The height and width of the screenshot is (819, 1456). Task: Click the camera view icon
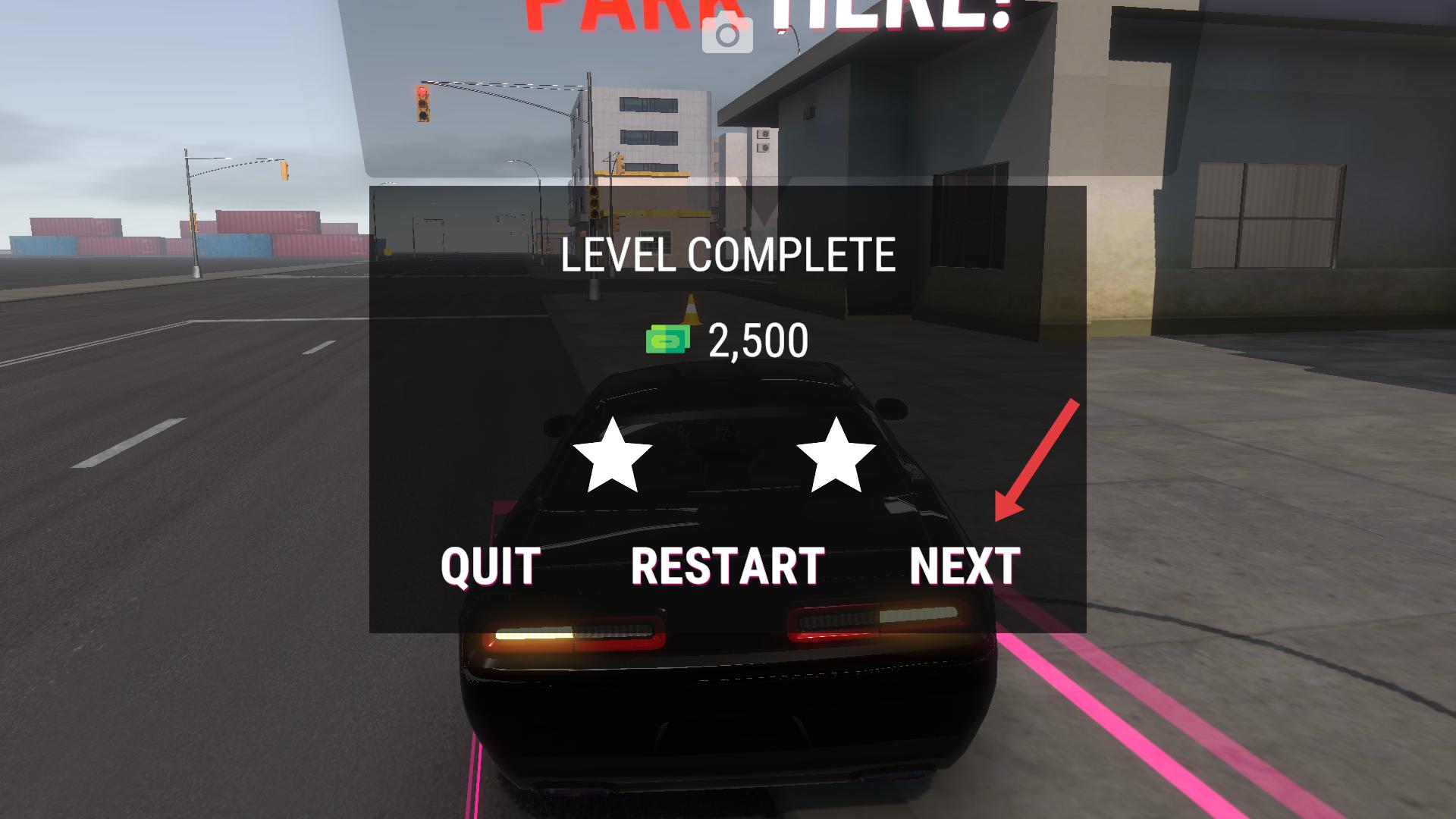[x=727, y=36]
